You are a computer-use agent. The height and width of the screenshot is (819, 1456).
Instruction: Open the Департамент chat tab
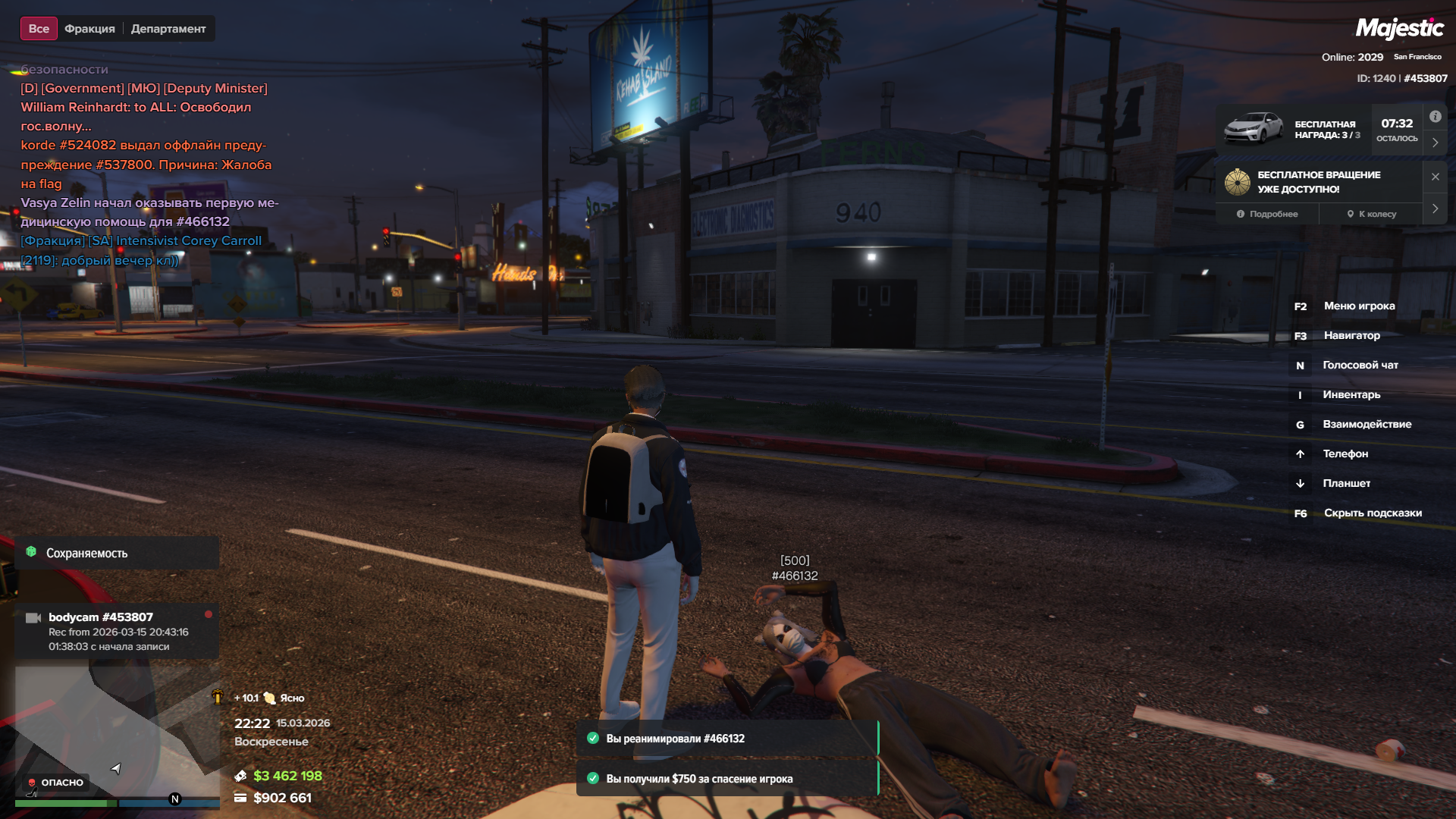pos(168,29)
